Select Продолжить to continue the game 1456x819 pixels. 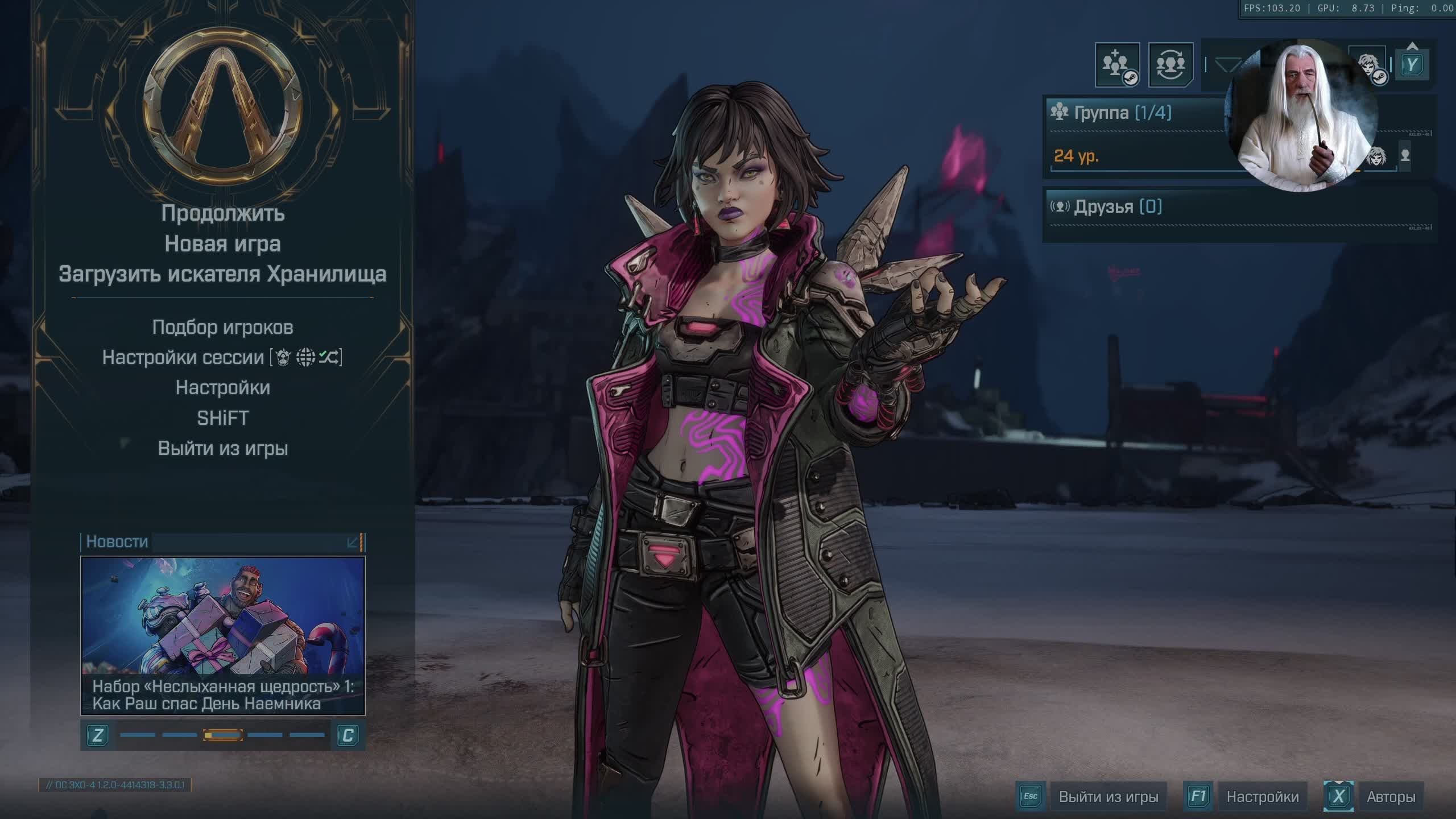pos(222,213)
